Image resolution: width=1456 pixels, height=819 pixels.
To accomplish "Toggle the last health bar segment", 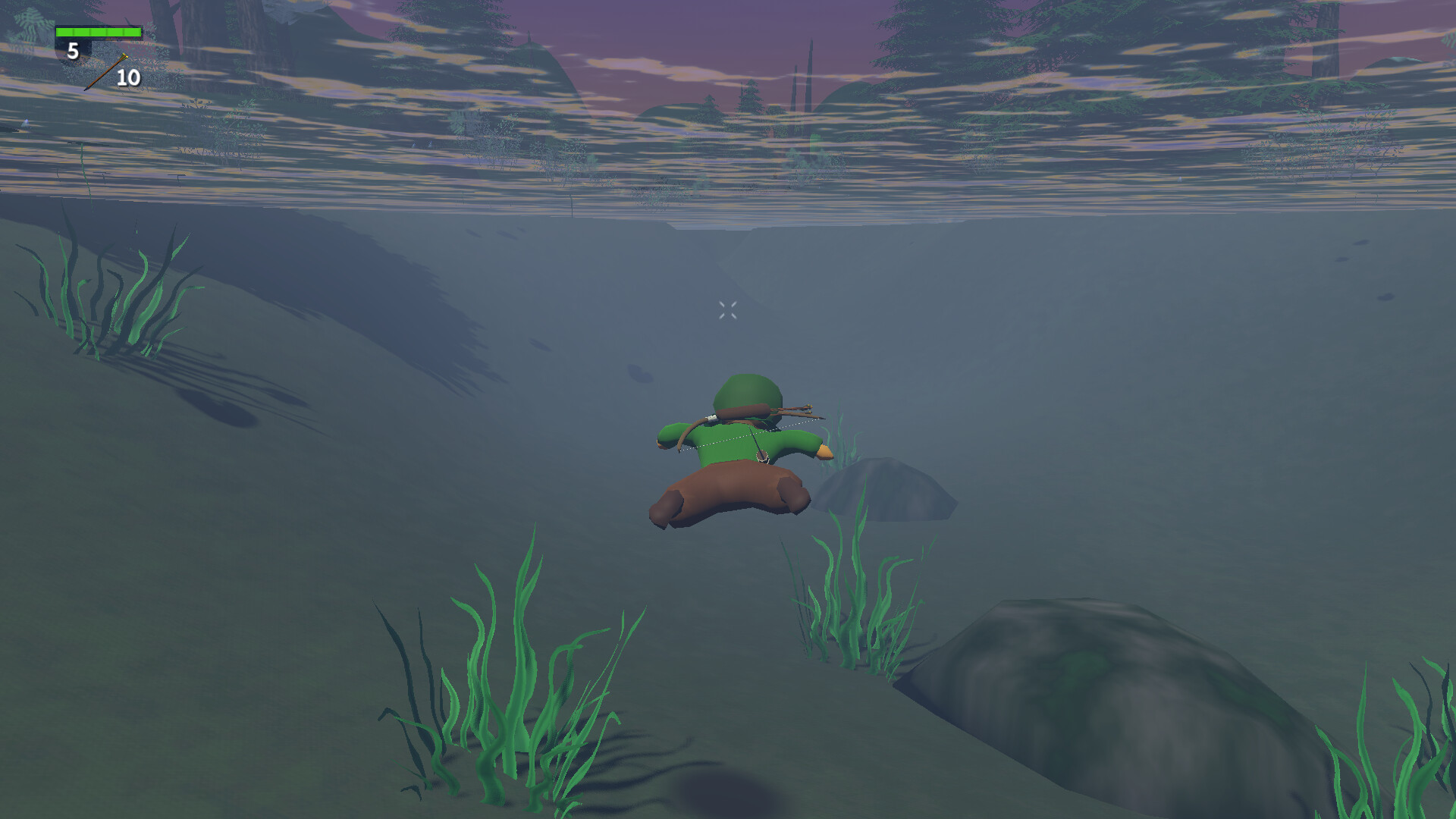I will pyautogui.click(x=130, y=33).
